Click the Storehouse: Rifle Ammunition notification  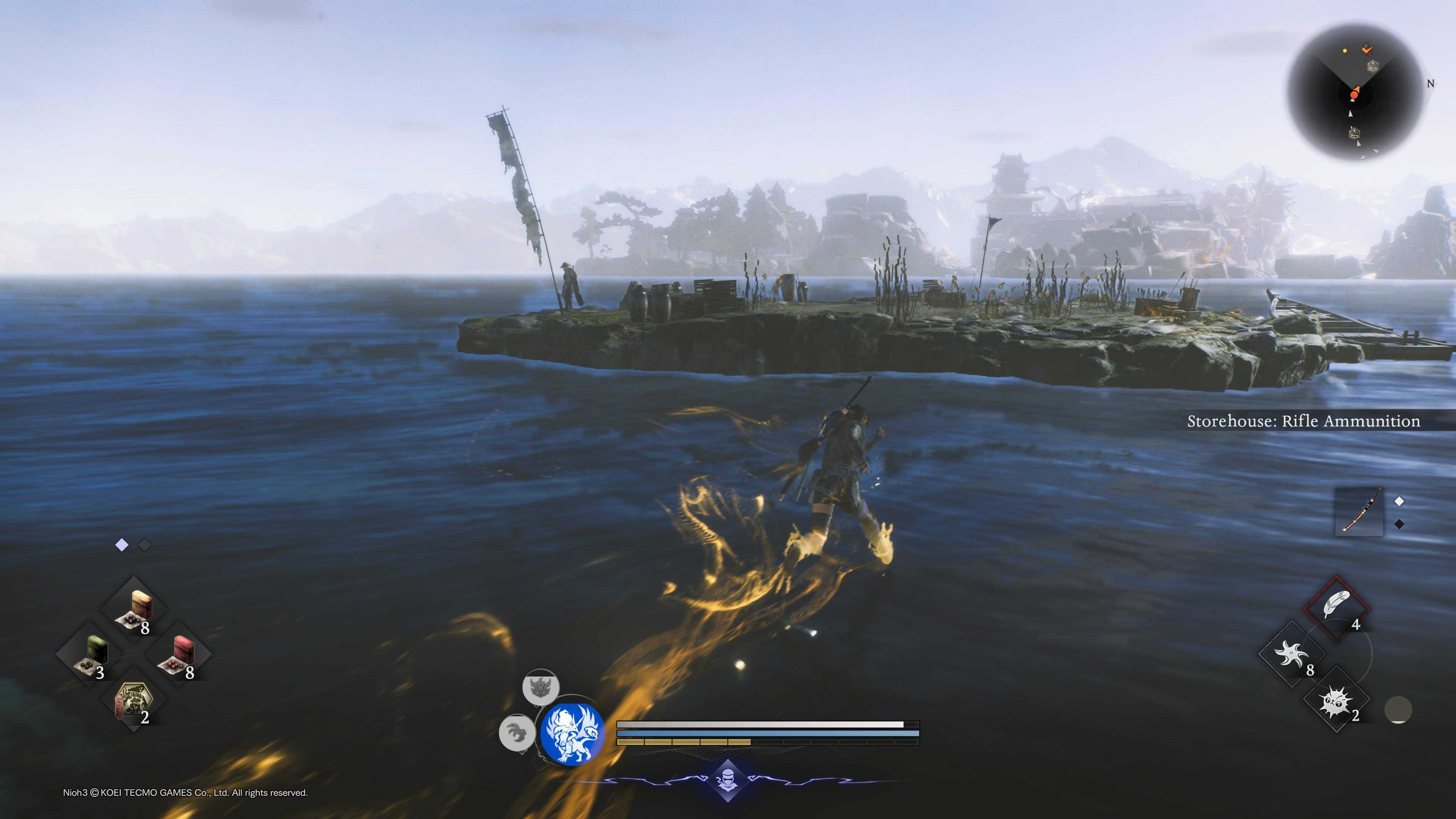[1303, 421]
